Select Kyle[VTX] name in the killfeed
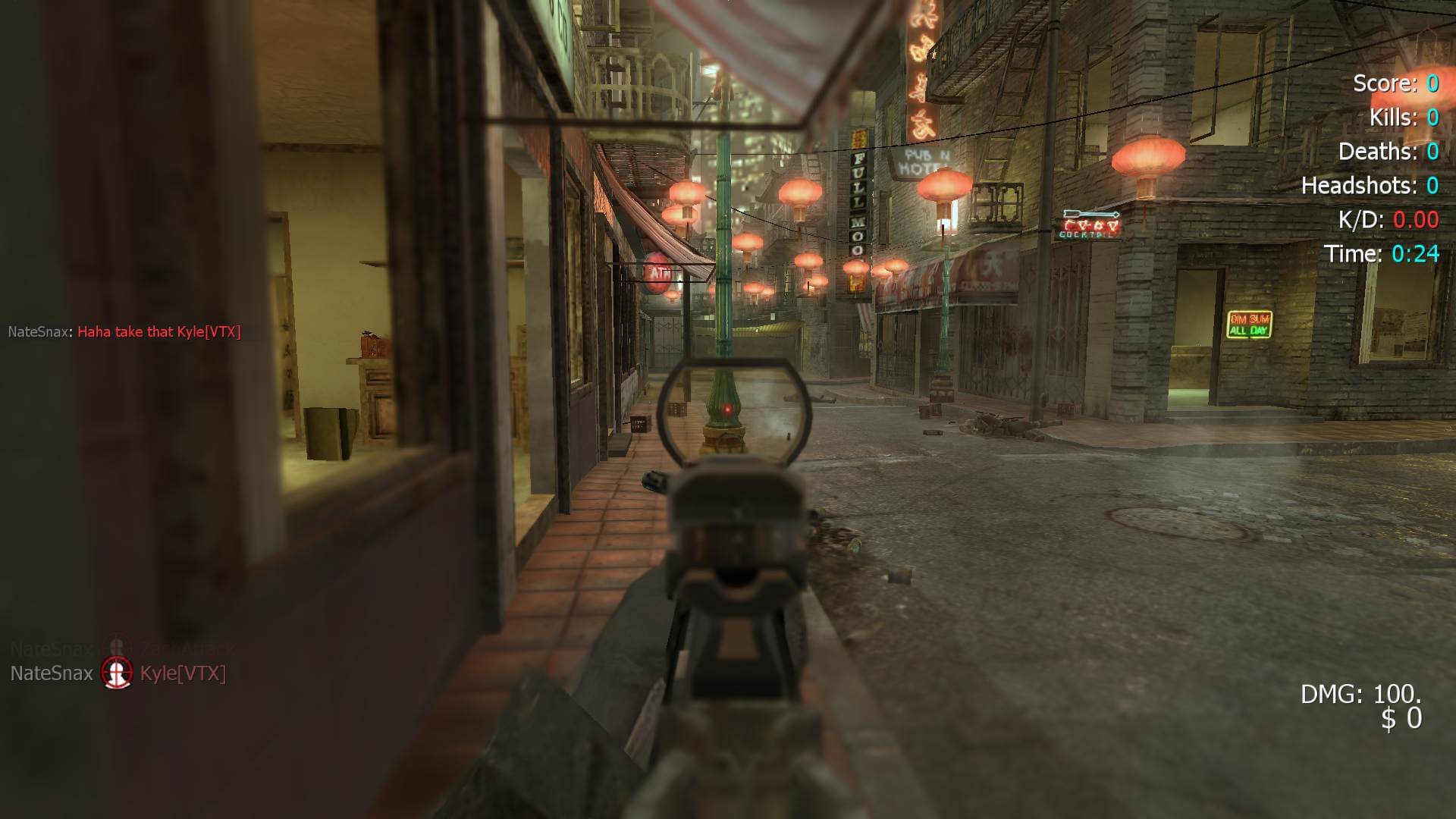 click(183, 673)
